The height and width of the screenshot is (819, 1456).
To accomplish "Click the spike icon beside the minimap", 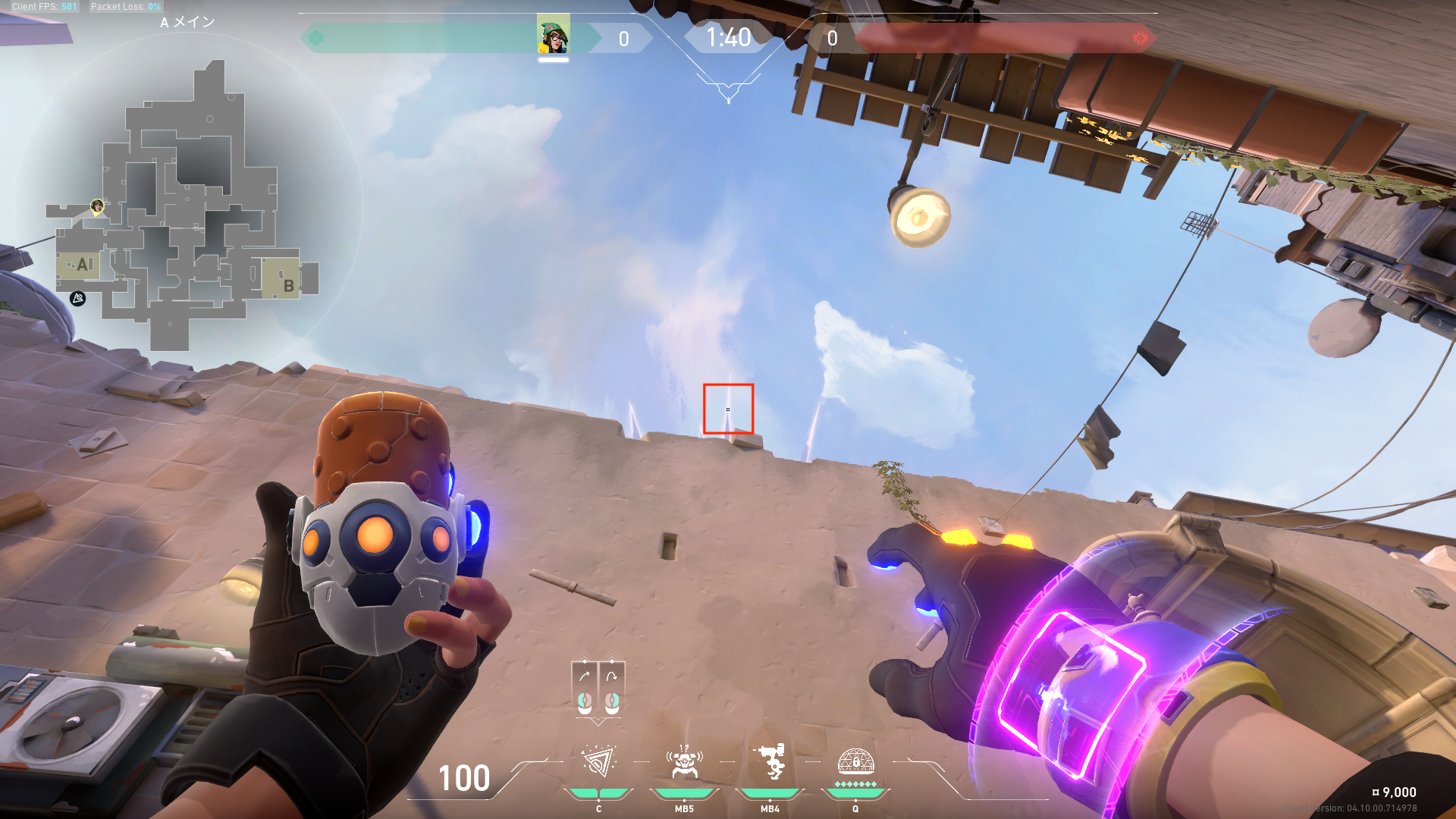I will (x=77, y=299).
